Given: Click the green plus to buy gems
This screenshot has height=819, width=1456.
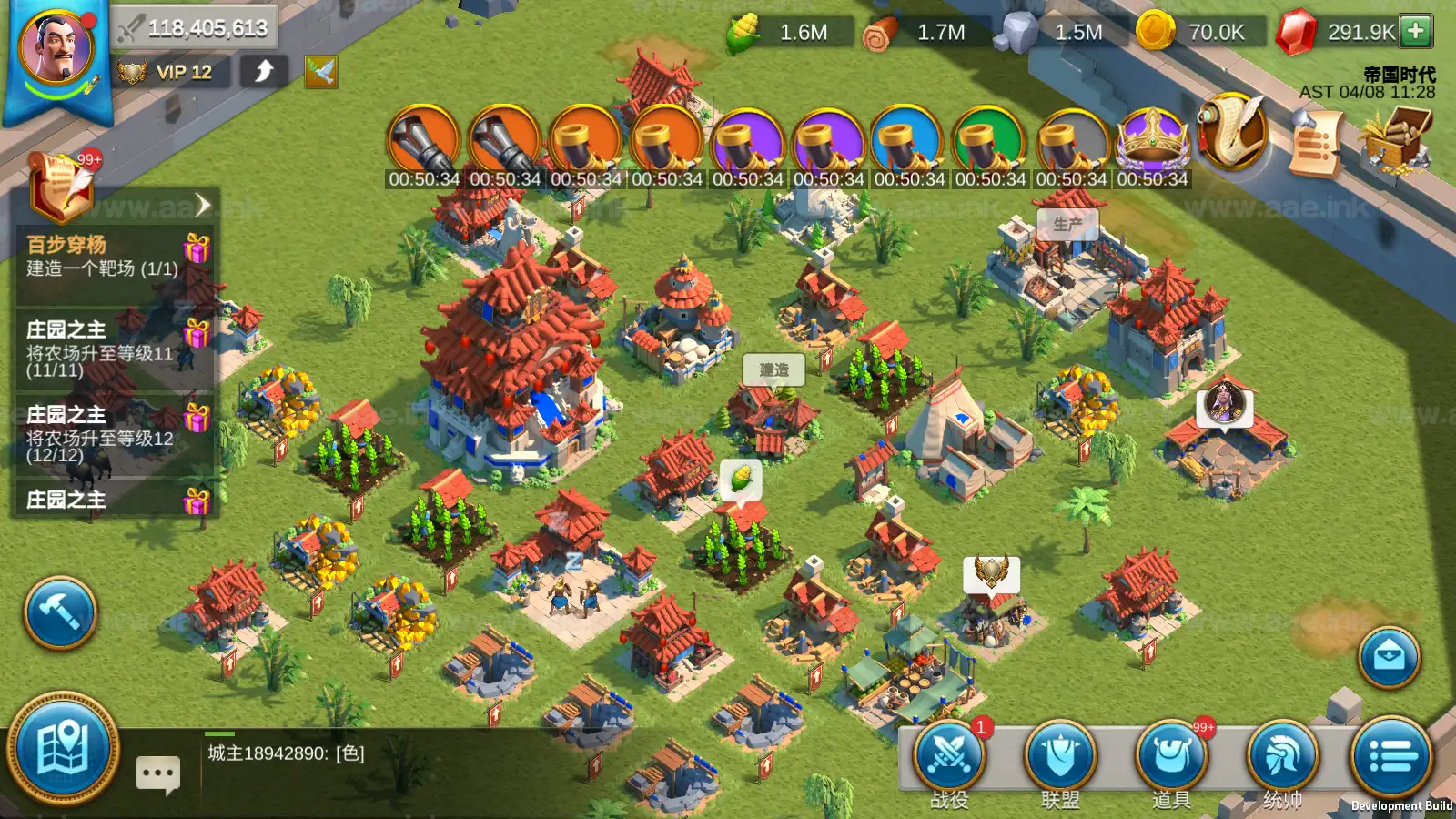Looking at the screenshot, I should [x=1416, y=31].
